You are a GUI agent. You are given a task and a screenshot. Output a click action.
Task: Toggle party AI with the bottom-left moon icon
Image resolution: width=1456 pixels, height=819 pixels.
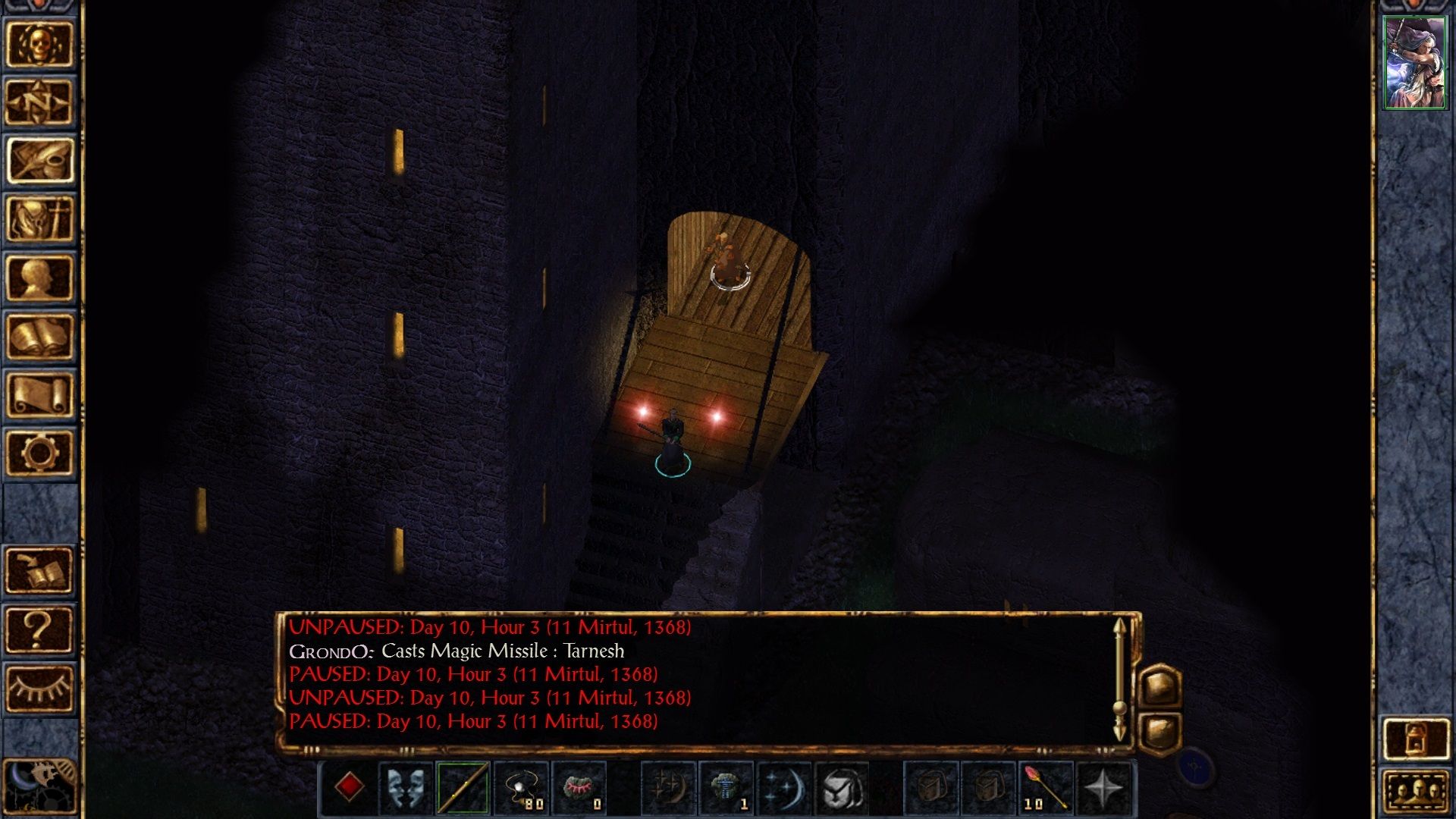coord(38,785)
